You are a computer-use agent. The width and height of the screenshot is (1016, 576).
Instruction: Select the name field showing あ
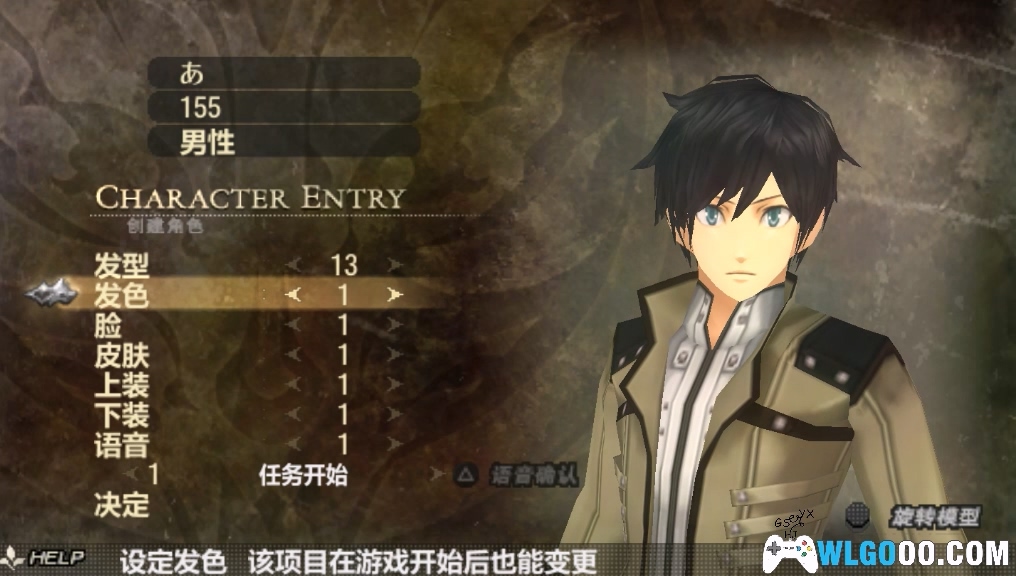283,72
